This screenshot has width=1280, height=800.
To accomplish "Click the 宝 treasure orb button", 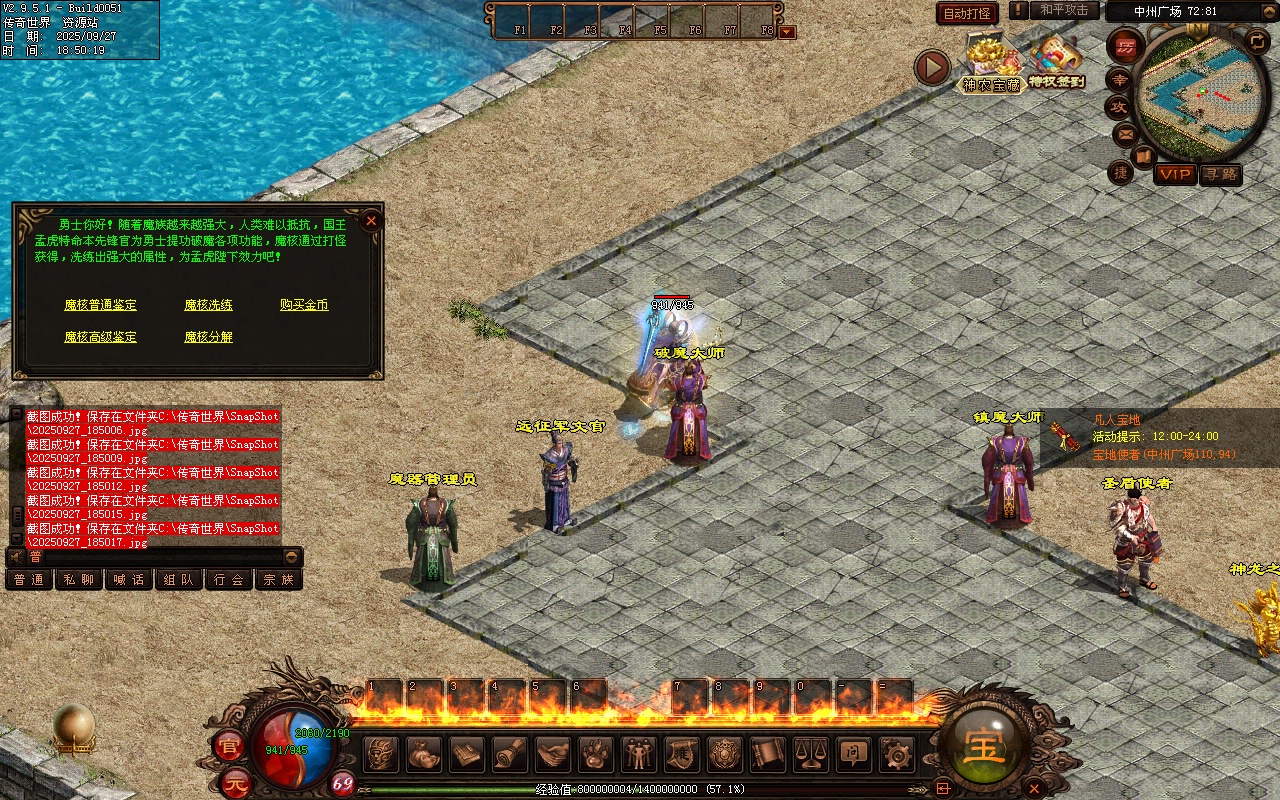I will tap(985, 745).
